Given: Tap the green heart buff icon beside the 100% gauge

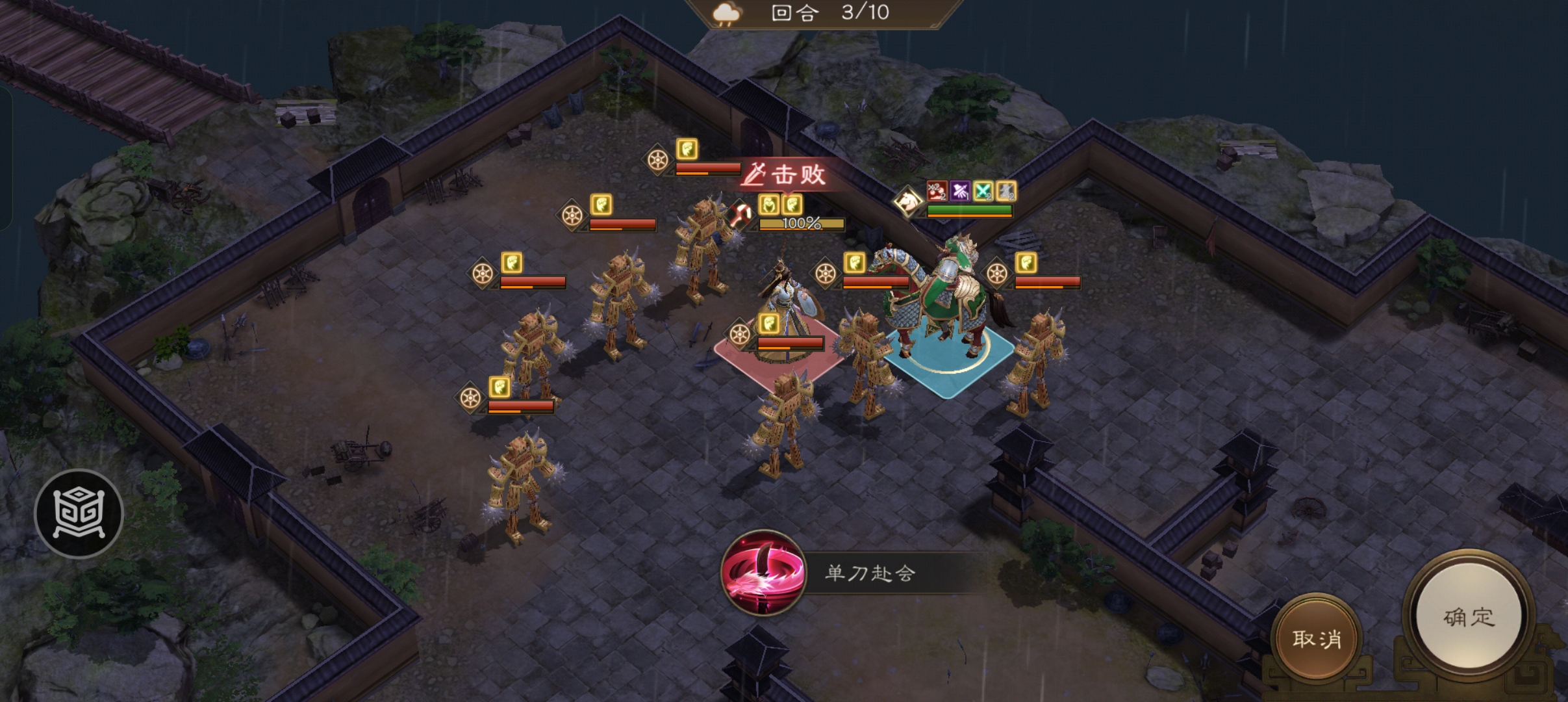Looking at the screenshot, I should coord(769,206).
